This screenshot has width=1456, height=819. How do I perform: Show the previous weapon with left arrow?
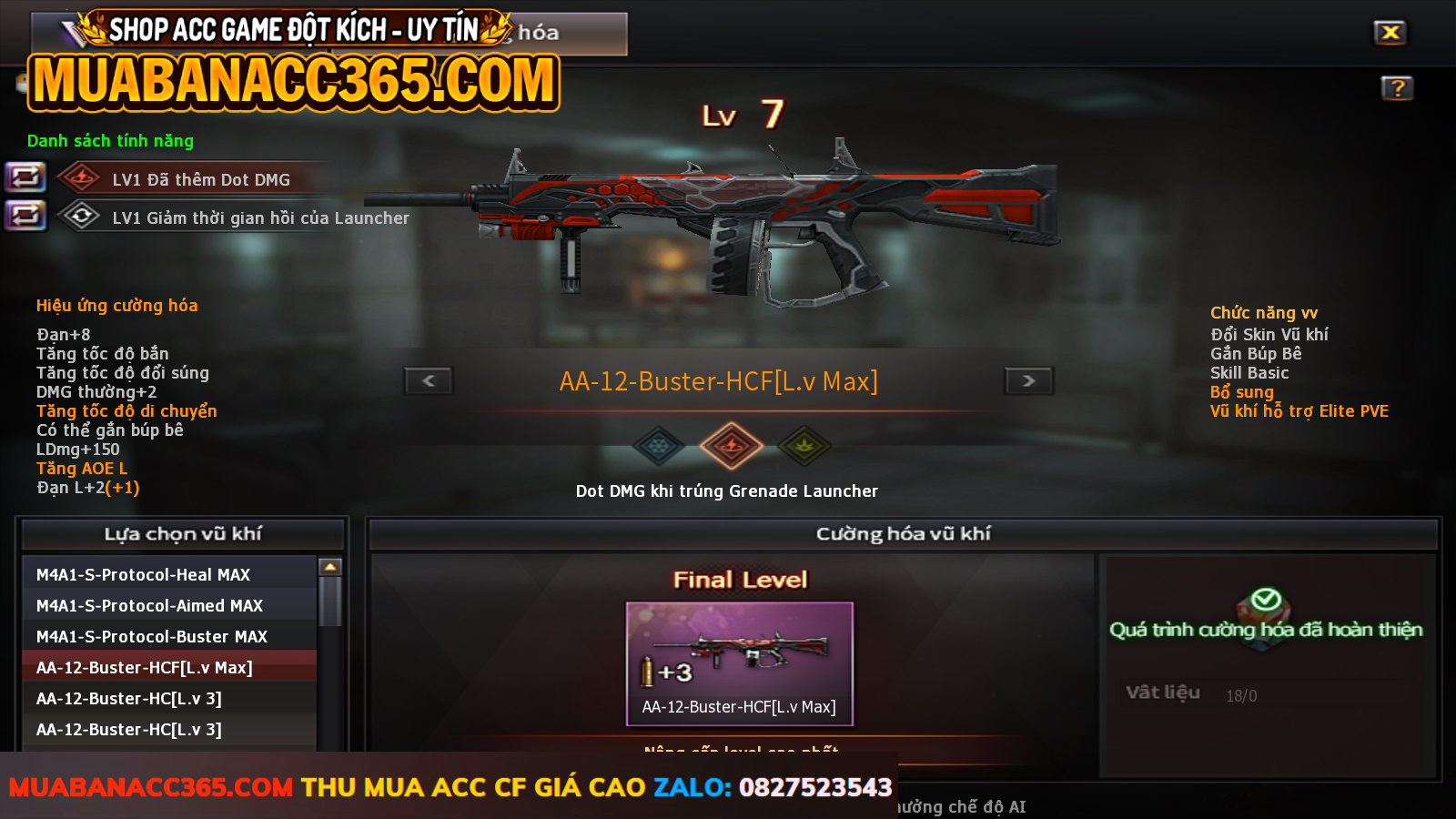[429, 380]
